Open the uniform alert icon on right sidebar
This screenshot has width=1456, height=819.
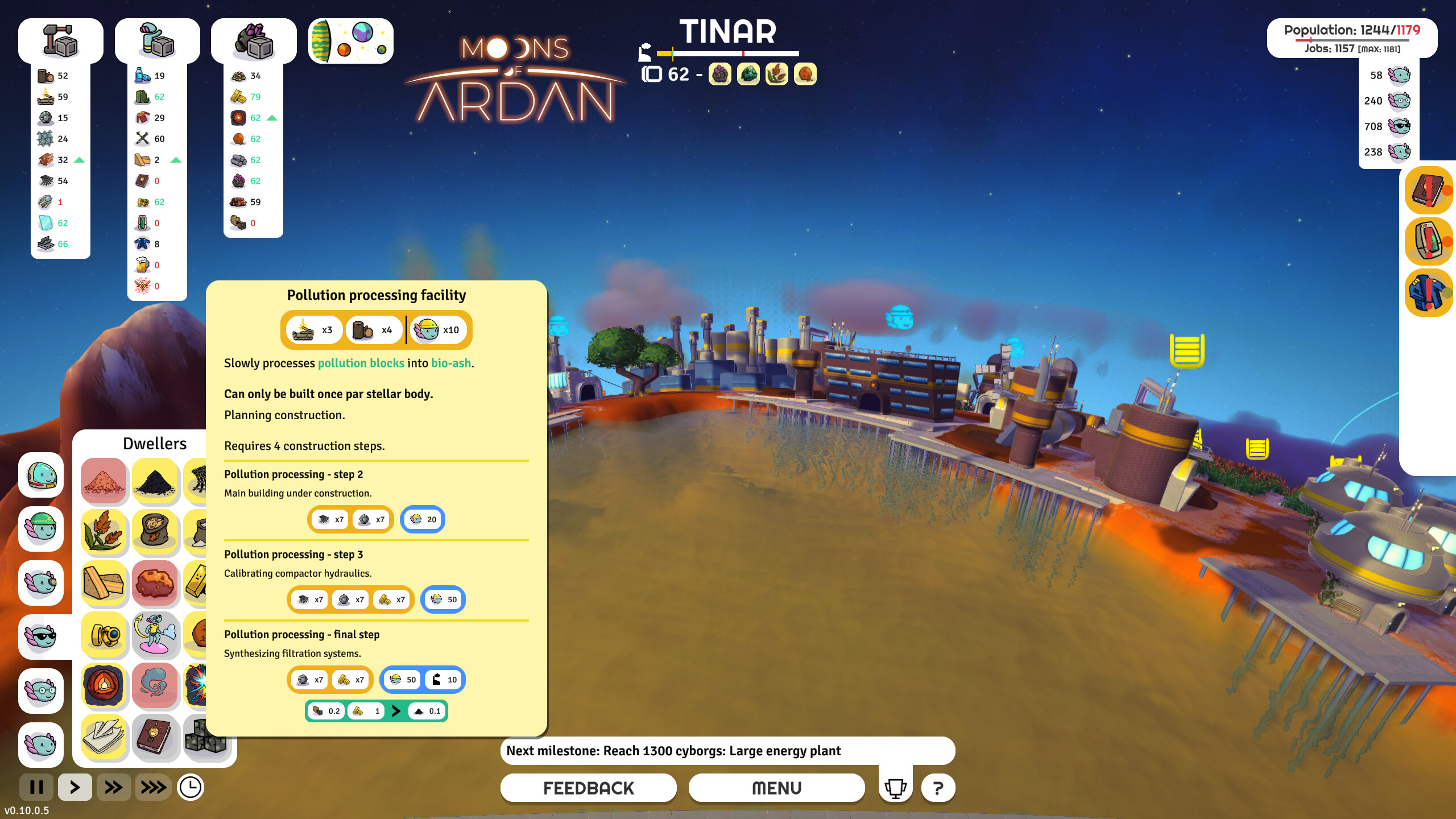pos(1429,290)
